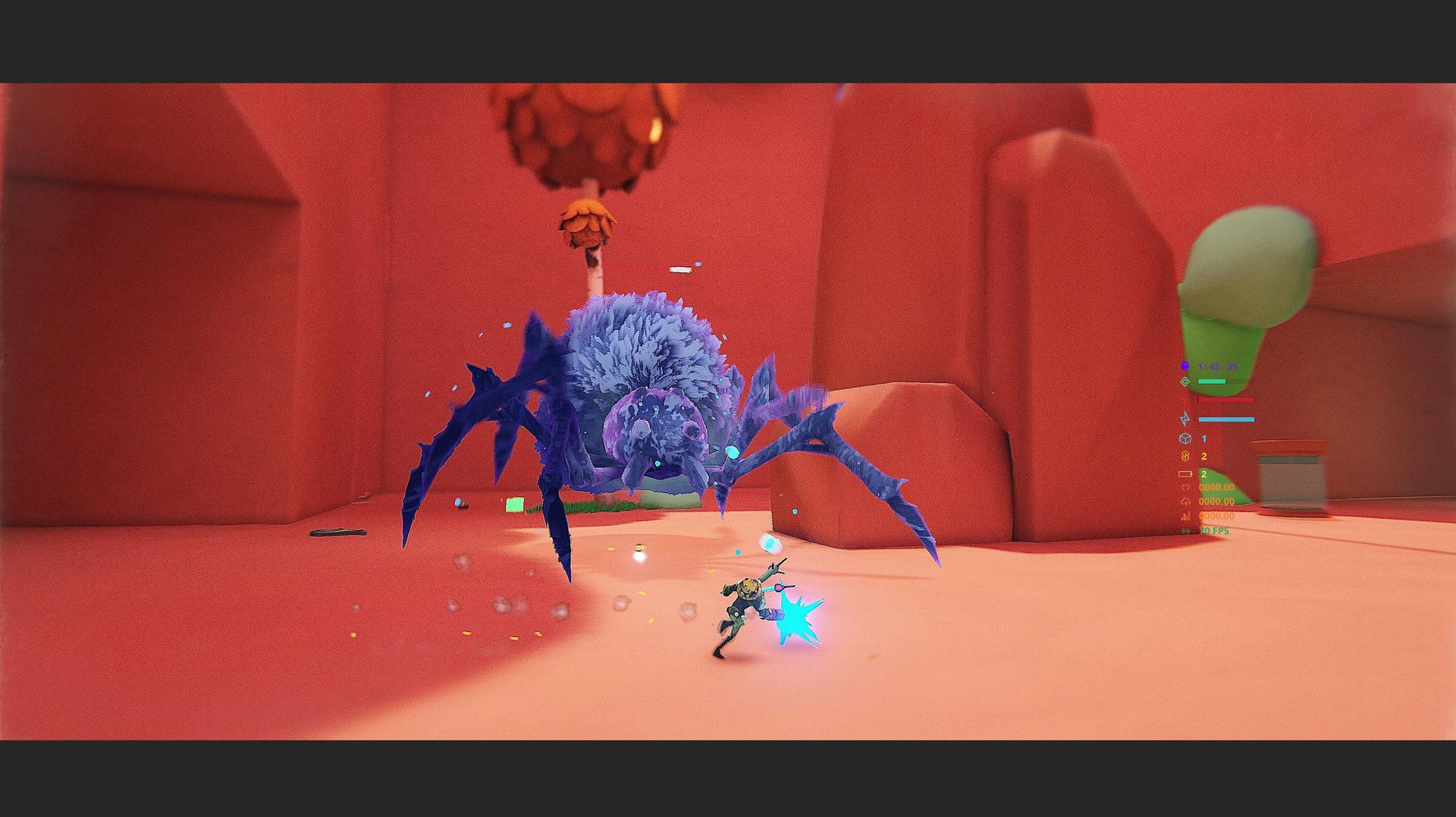The width and height of the screenshot is (1456, 817).
Task: Click the purple clock timer icon
Action: (x=1185, y=365)
